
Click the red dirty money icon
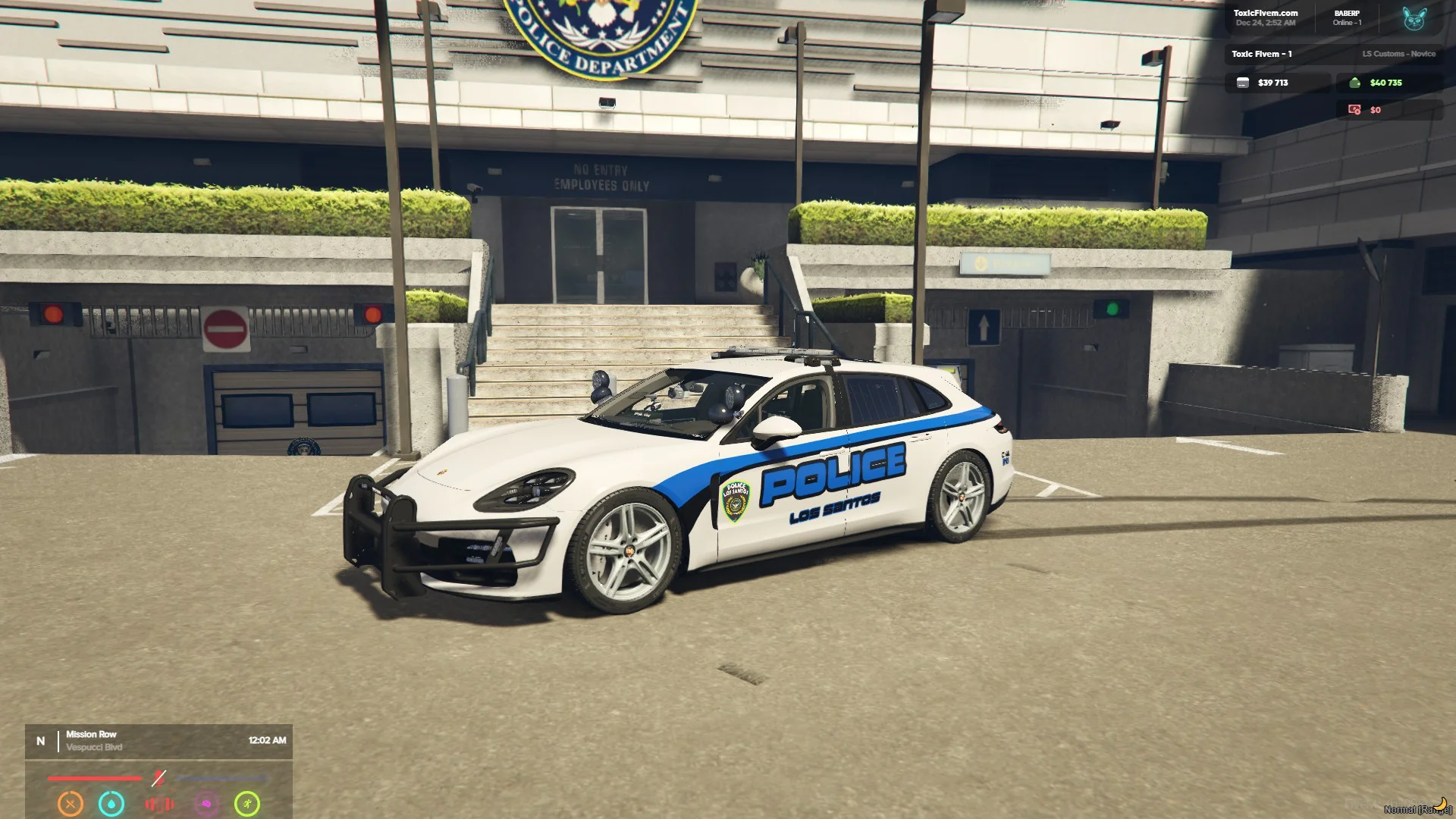(x=1354, y=110)
